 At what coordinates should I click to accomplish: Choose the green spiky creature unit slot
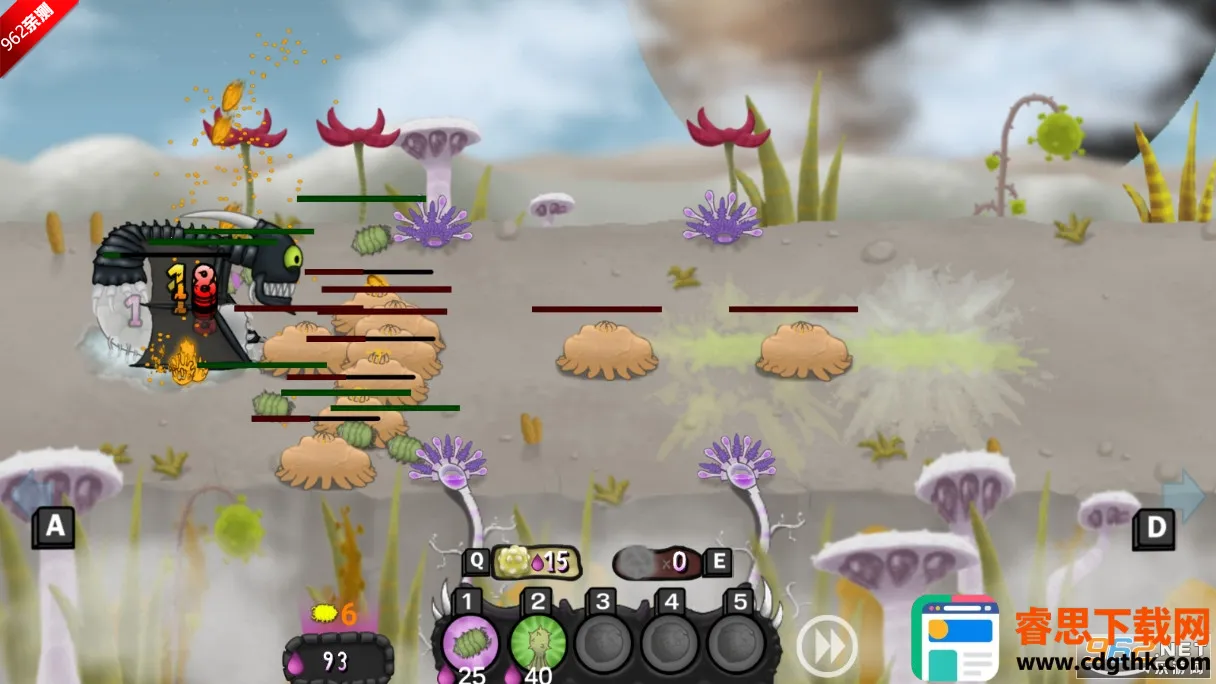[x=538, y=642]
